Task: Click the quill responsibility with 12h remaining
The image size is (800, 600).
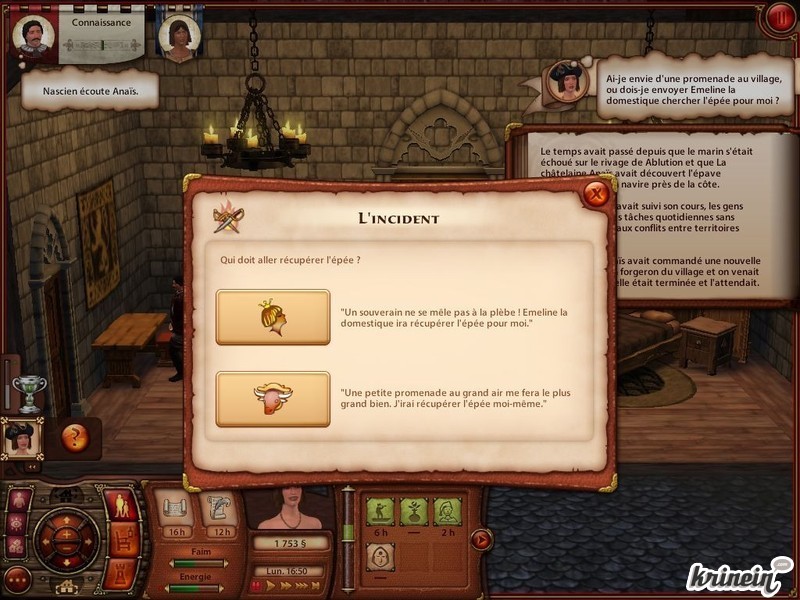Action: tap(220, 509)
